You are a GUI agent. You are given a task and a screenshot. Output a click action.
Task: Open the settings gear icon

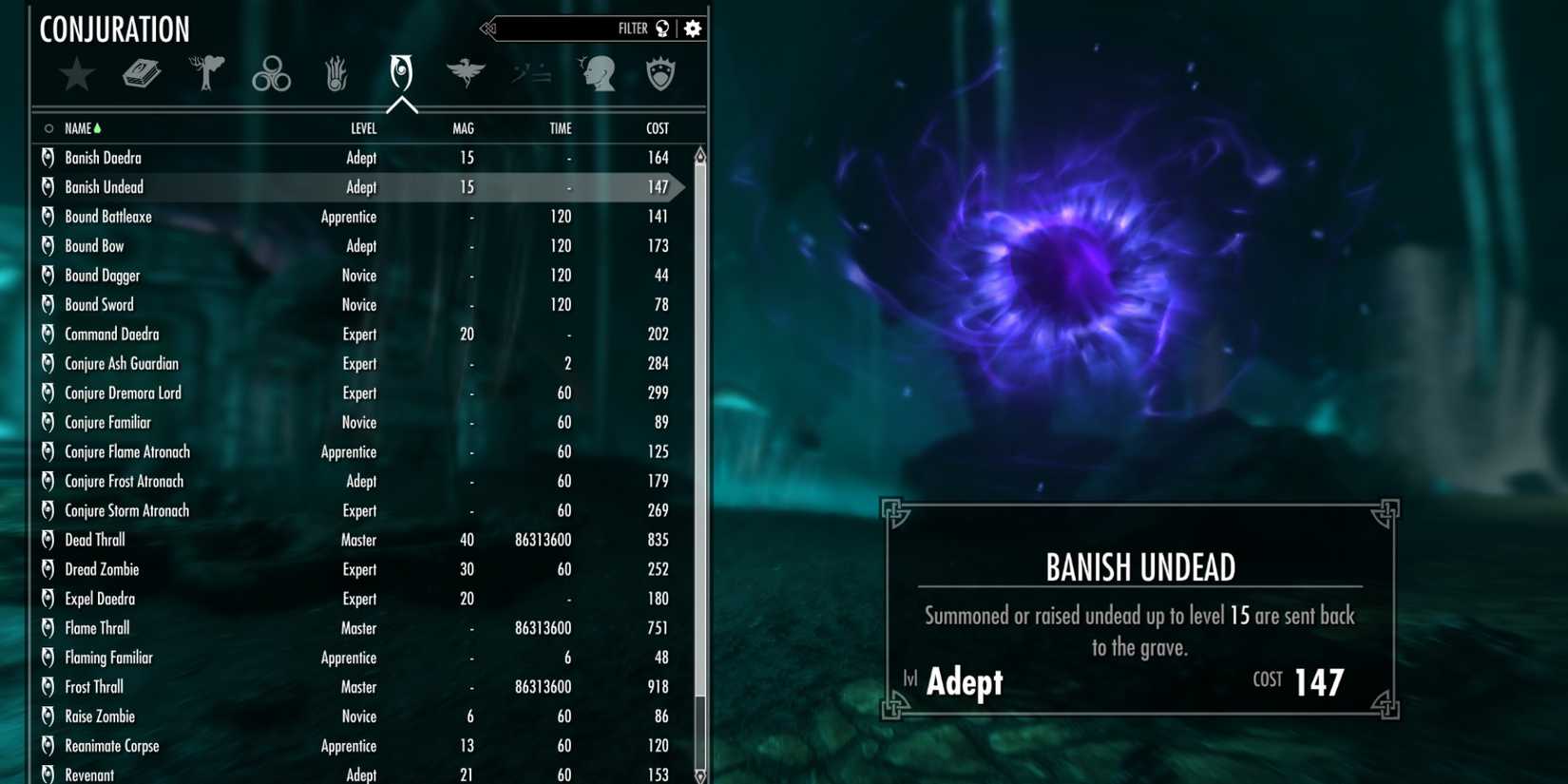692,28
